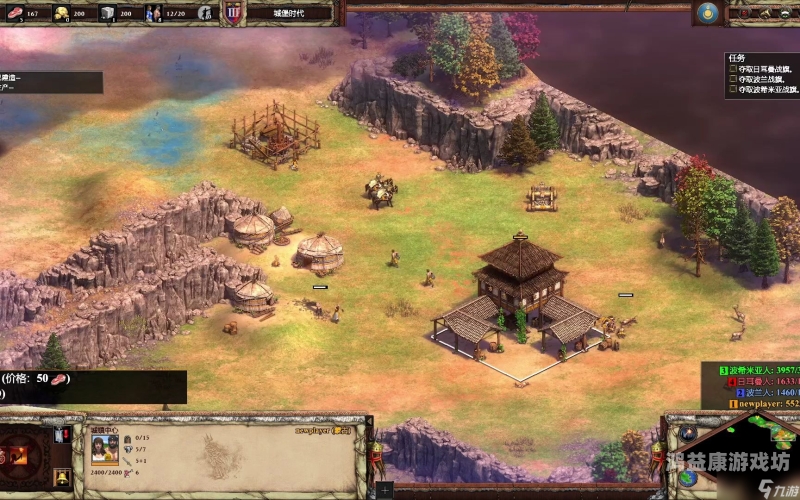Click the stone resource icon
The width and height of the screenshot is (800, 500).
(x=107, y=13)
